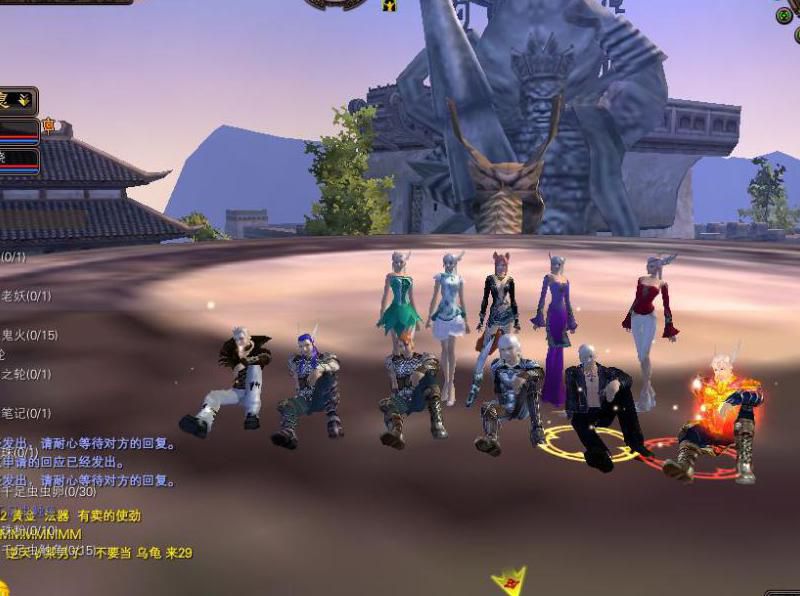Click the green round button near minimap
Image resolution: width=800 pixels, height=596 pixels.
(784, 16)
